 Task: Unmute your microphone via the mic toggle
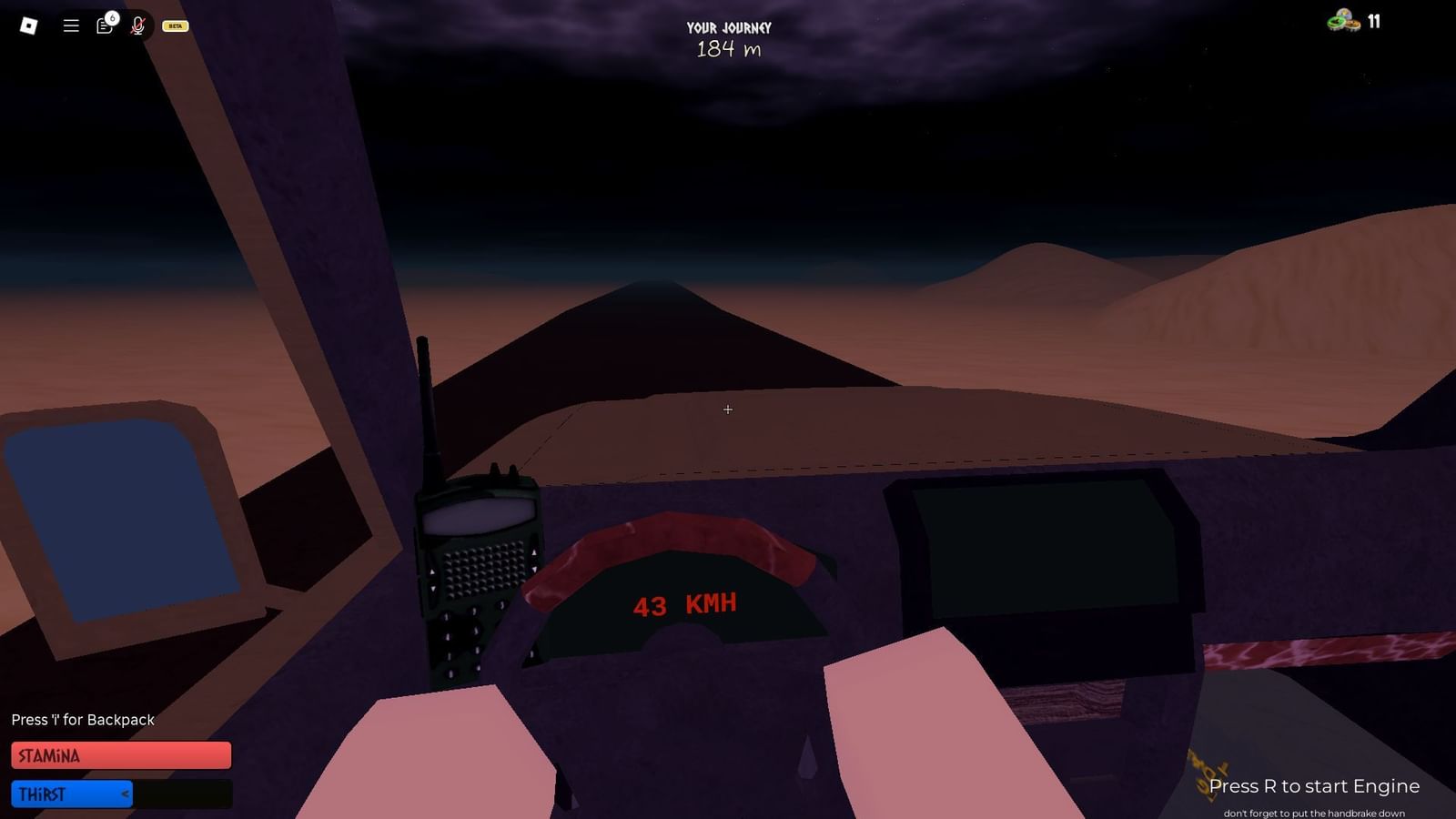click(136, 26)
